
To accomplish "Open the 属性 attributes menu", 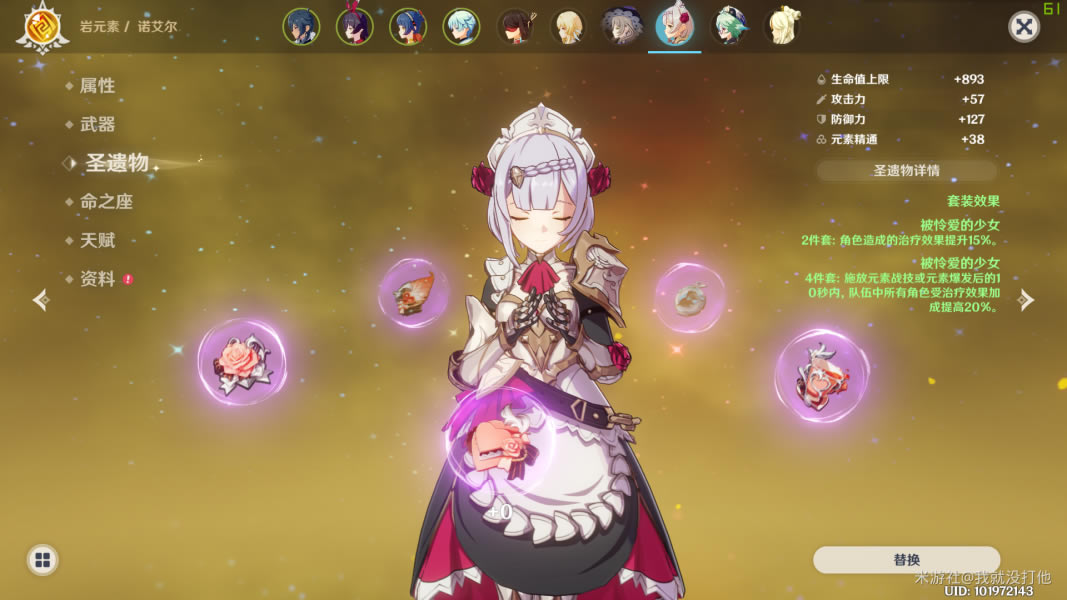I will (98, 86).
